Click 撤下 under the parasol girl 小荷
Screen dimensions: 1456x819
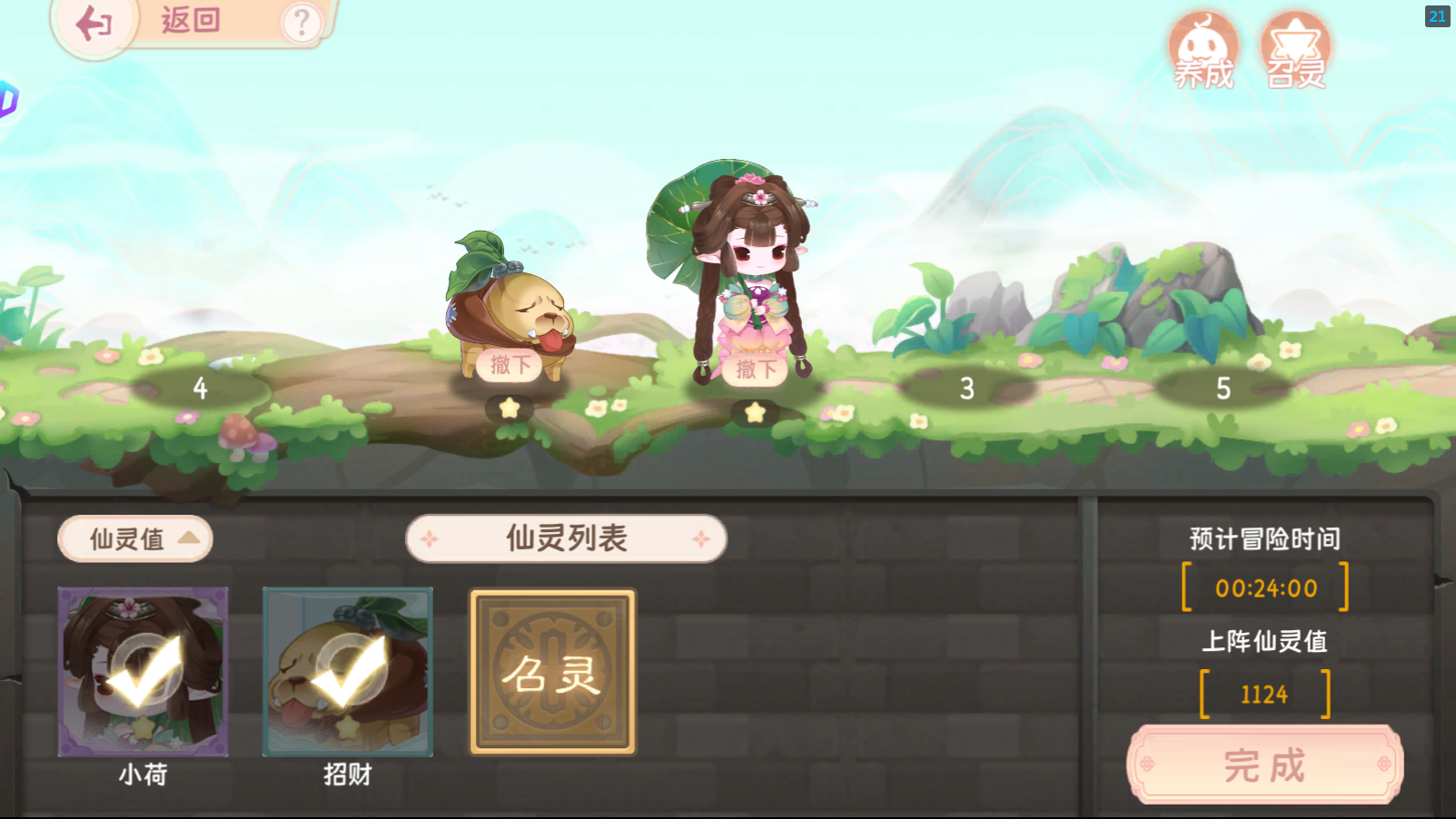pos(755,370)
